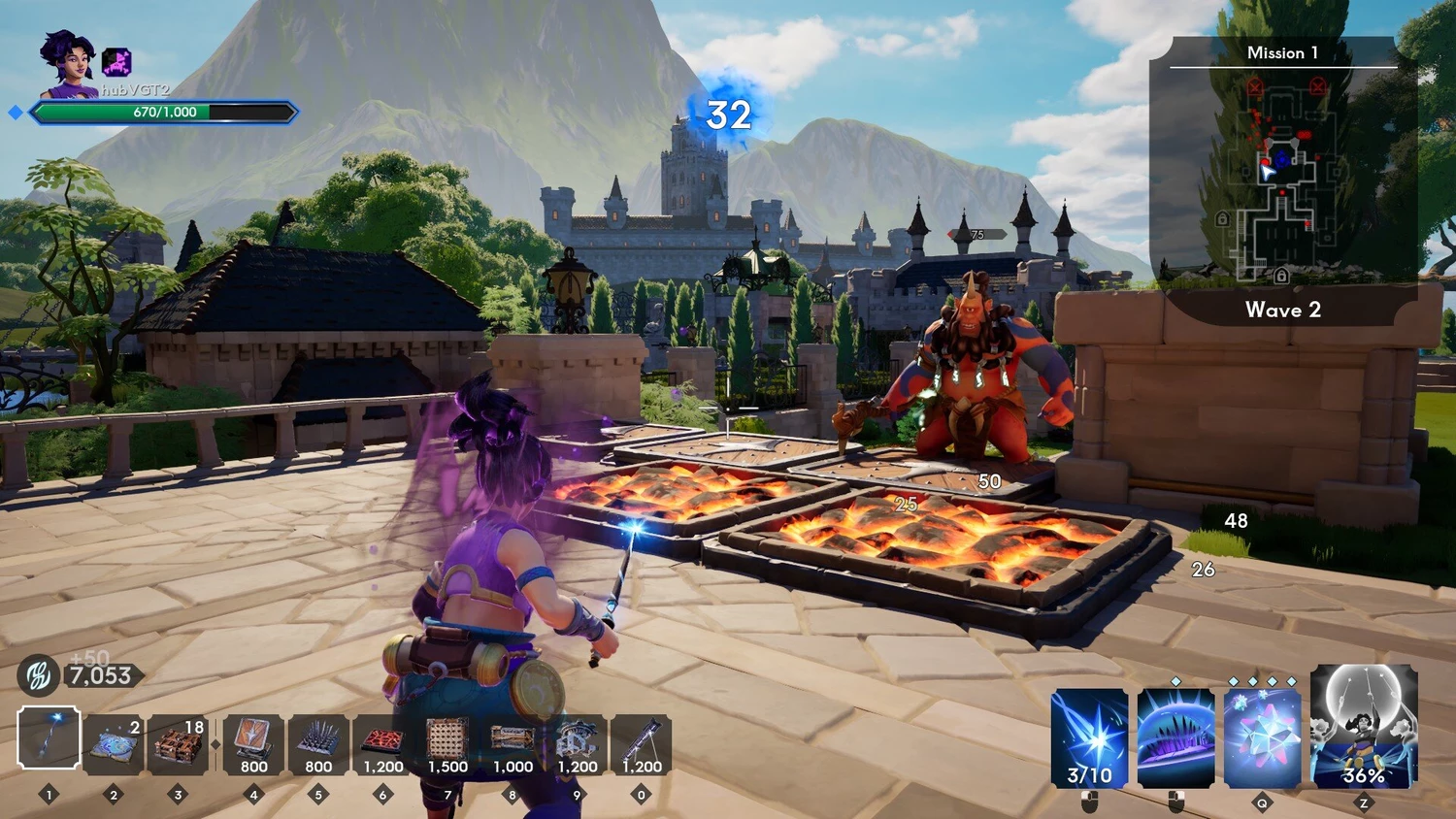
Task: Select the gear-shaped mechanical trap
Action: (578, 744)
